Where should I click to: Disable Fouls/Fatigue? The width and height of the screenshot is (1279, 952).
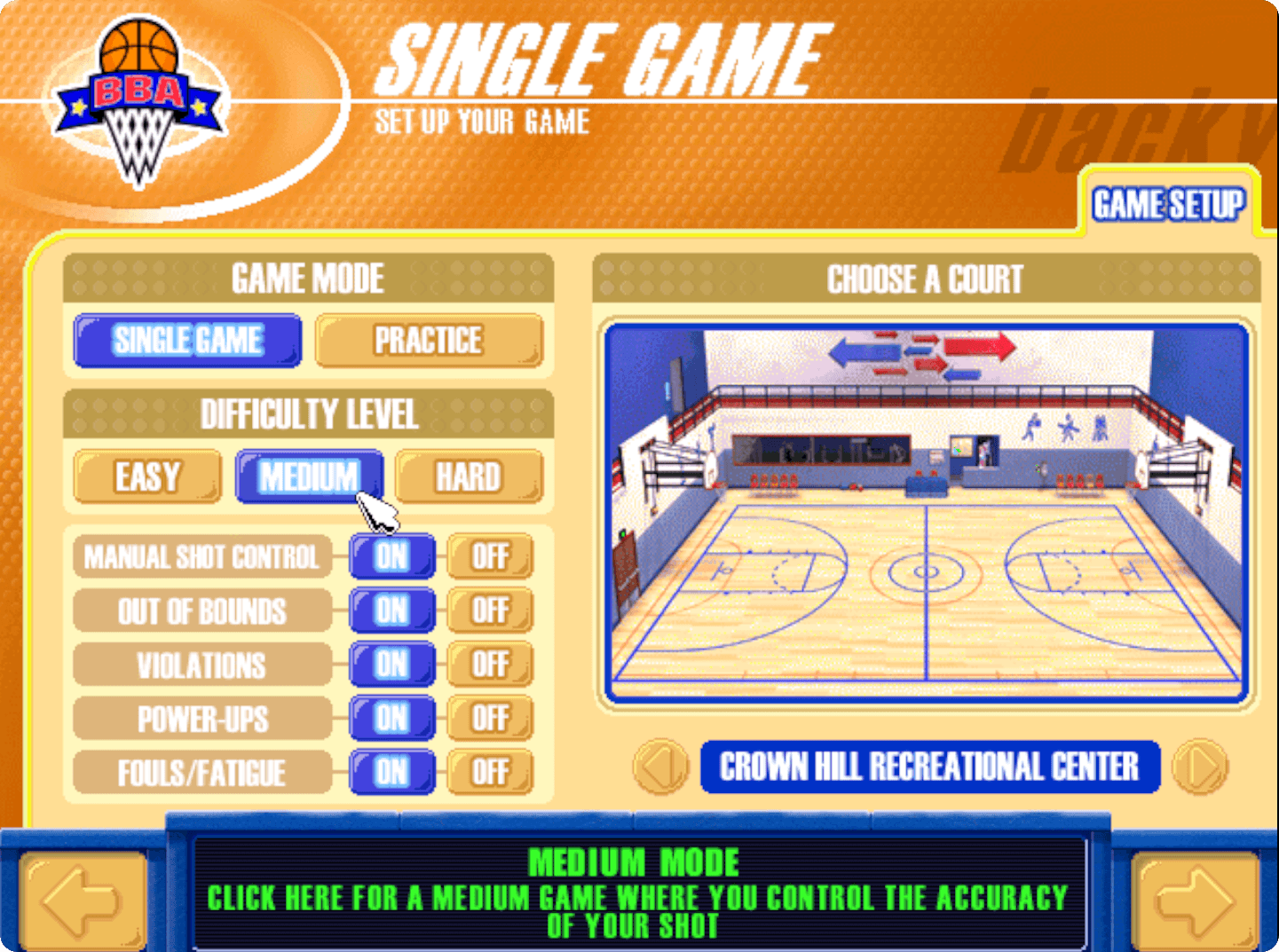(489, 772)
